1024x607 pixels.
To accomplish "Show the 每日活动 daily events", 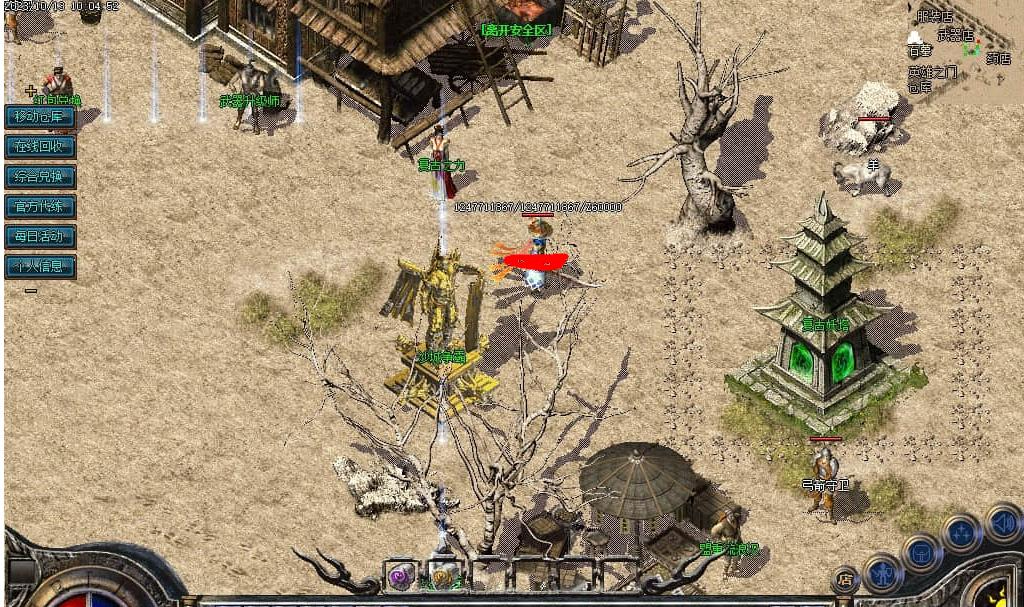I will [40, 237].
